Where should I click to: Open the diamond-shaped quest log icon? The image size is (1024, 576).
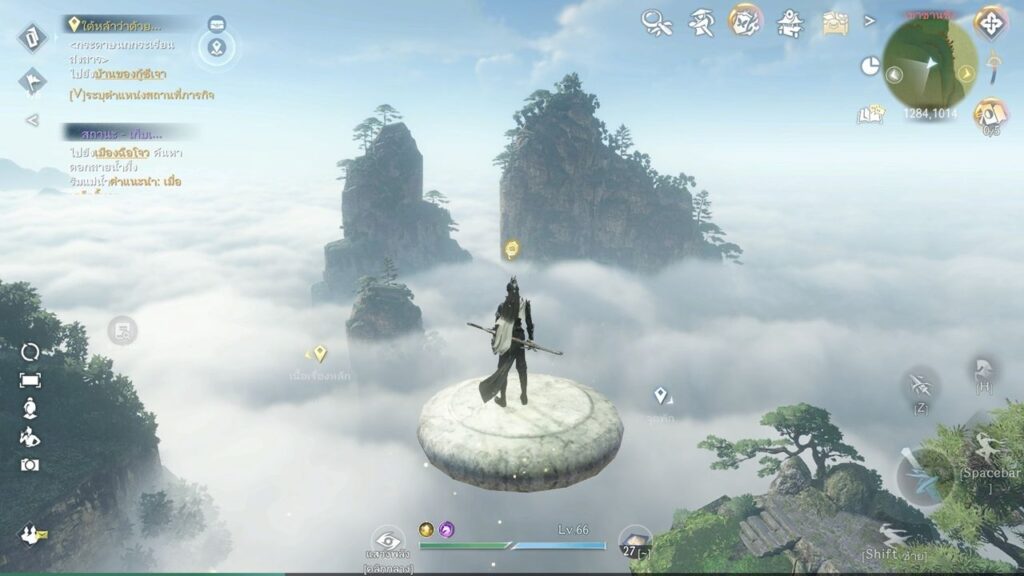coord(32,38)
